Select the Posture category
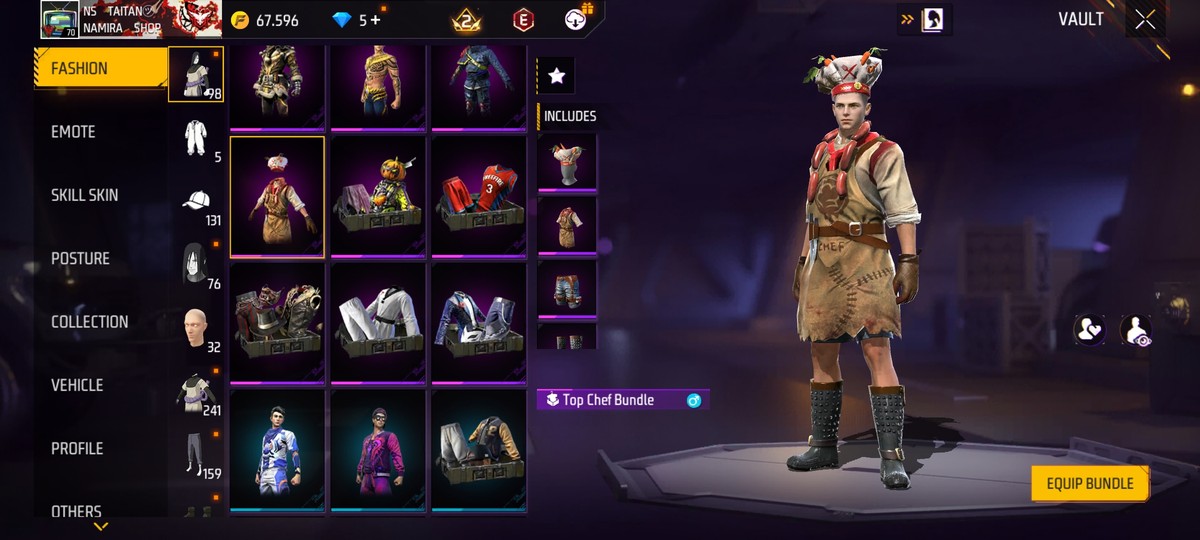Screen dimensions: 1200x540 click(x=81, y=258)
